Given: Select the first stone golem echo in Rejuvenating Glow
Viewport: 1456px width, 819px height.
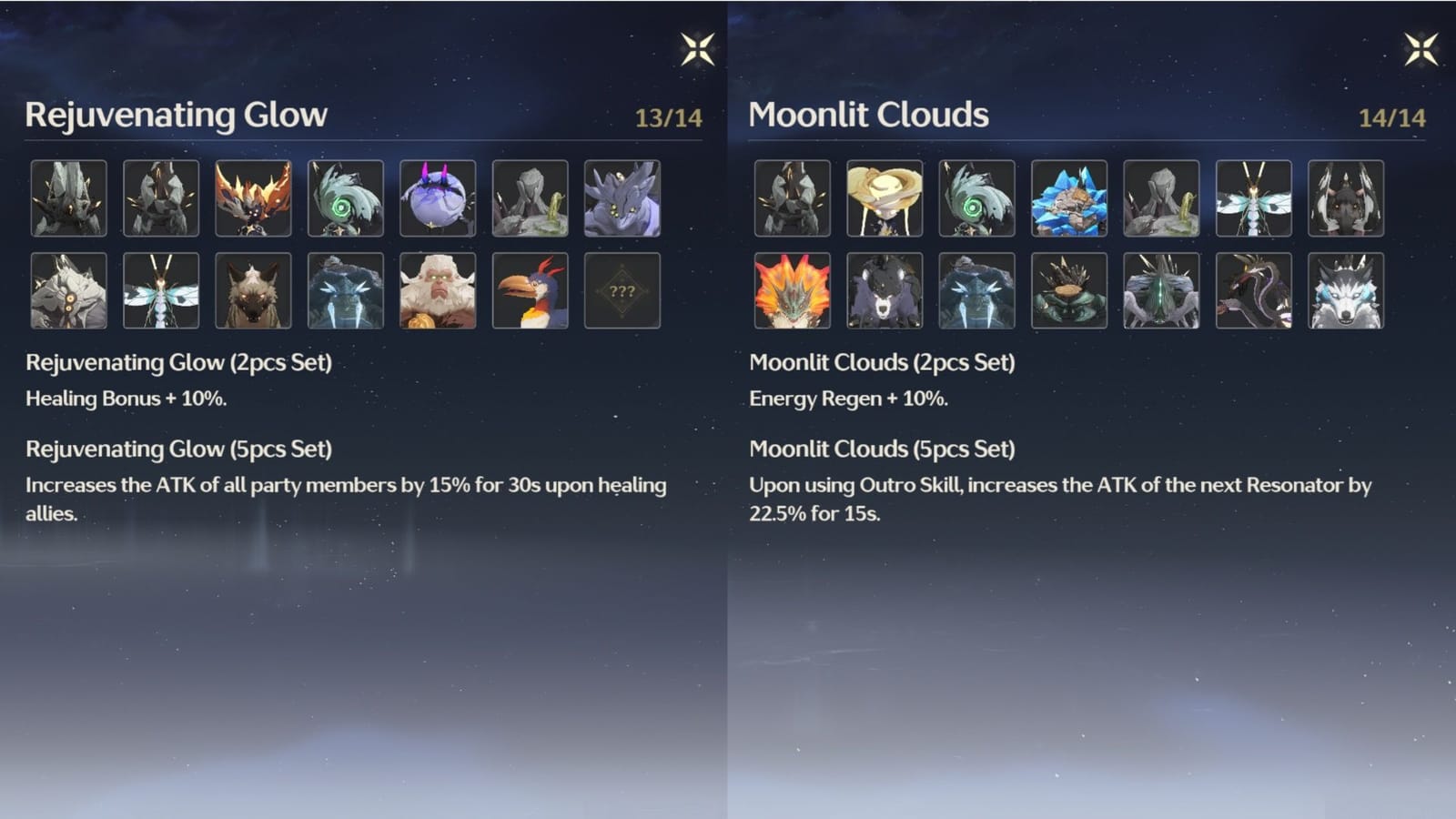Looking at the screenshot, I should coord(68,197).
